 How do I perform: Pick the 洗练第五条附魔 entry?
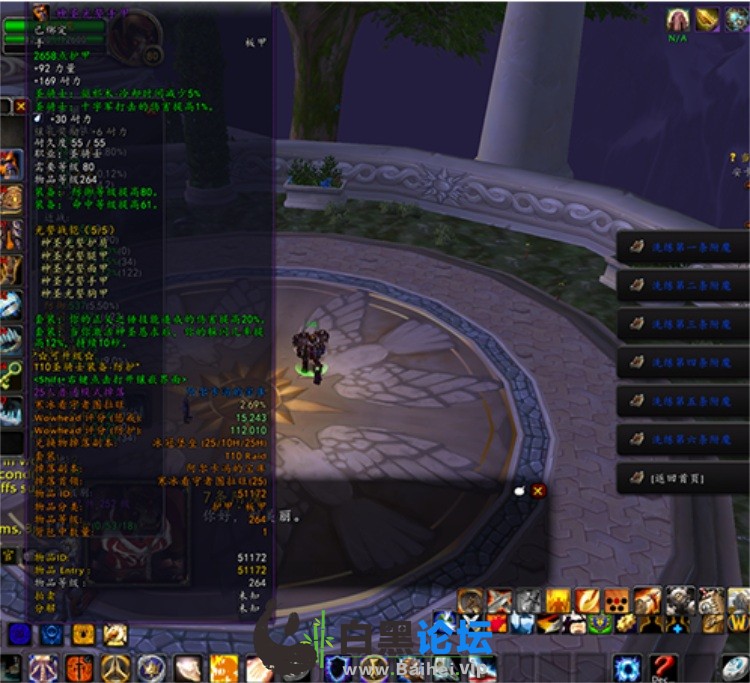(683, 401)
